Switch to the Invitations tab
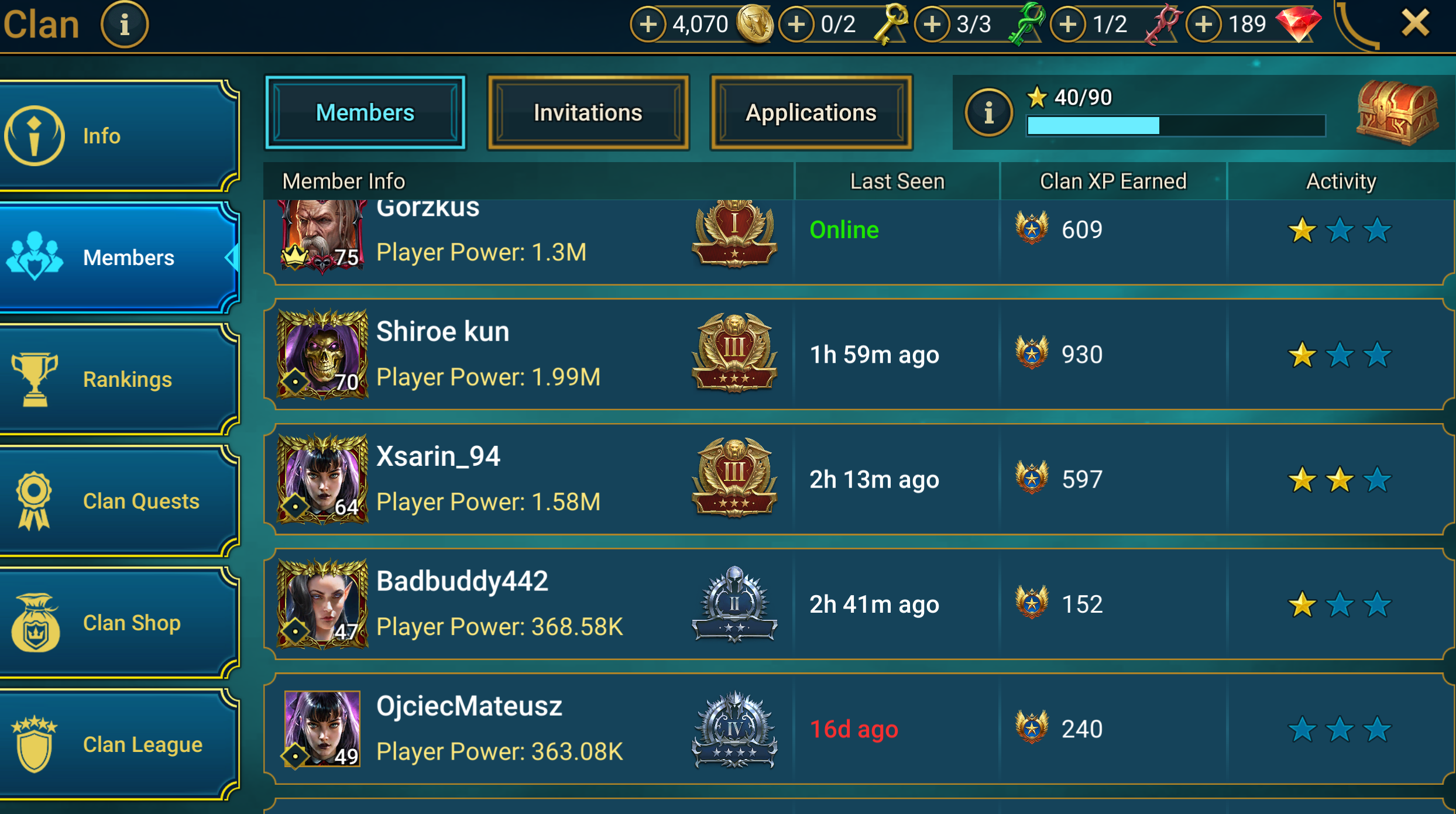This screenshot has width=1456, height=814. [x=588, y=112]
